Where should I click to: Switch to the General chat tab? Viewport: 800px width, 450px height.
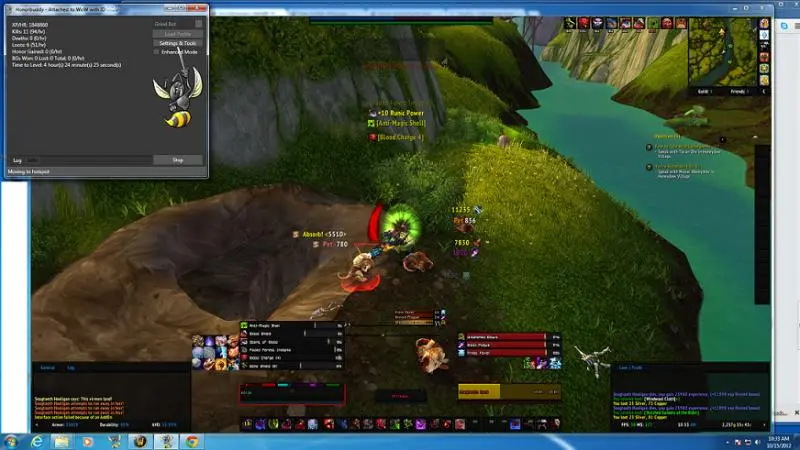[x=47, y=368]
